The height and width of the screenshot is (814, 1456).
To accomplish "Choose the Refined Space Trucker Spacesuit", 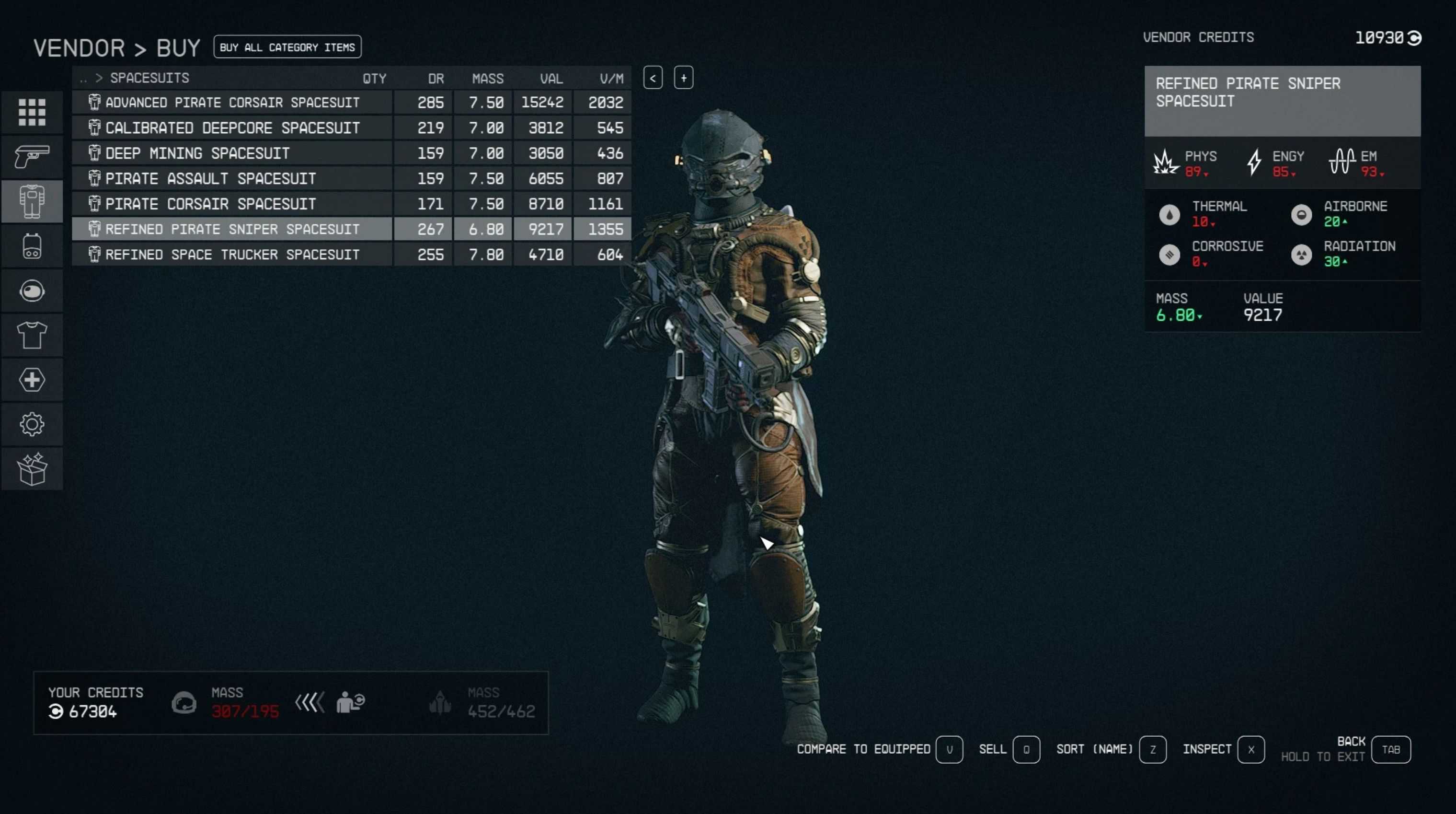I will [232, 255].
